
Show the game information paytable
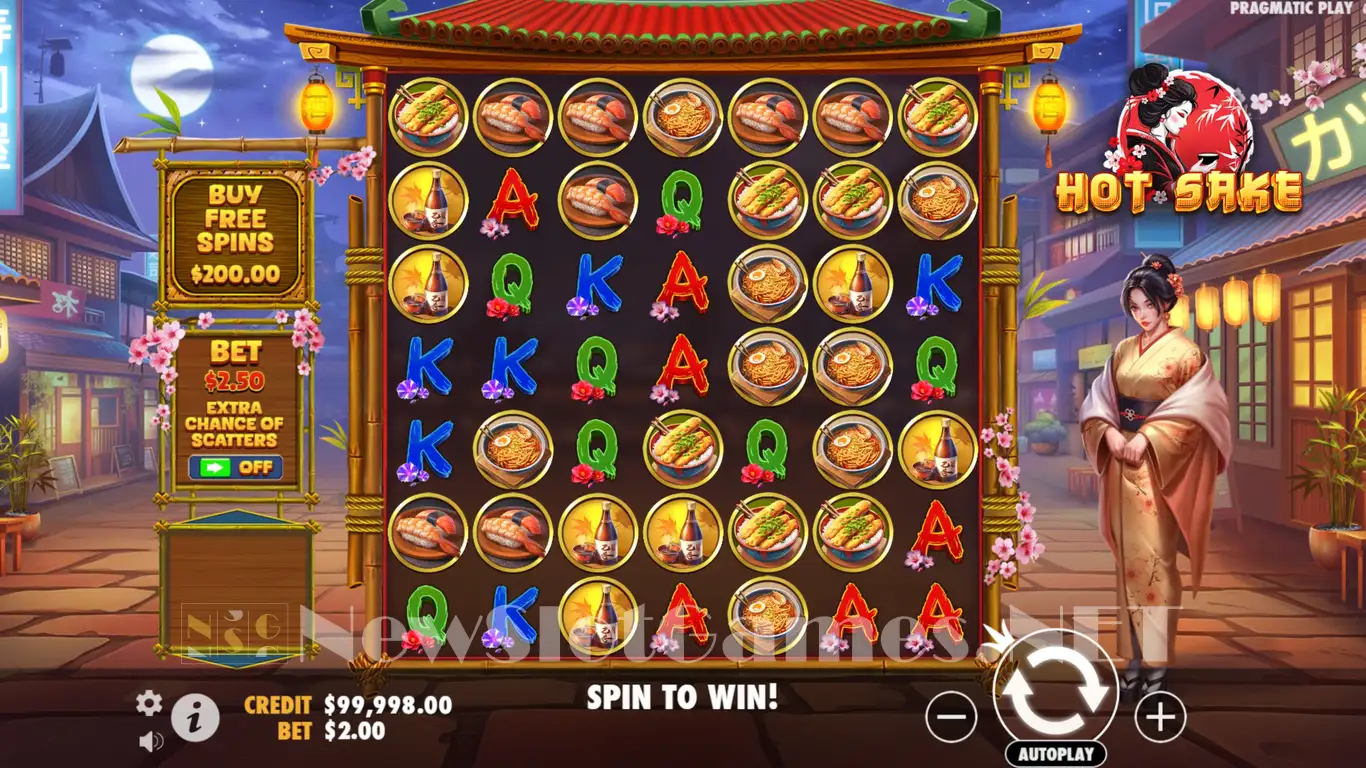point(195,716)
